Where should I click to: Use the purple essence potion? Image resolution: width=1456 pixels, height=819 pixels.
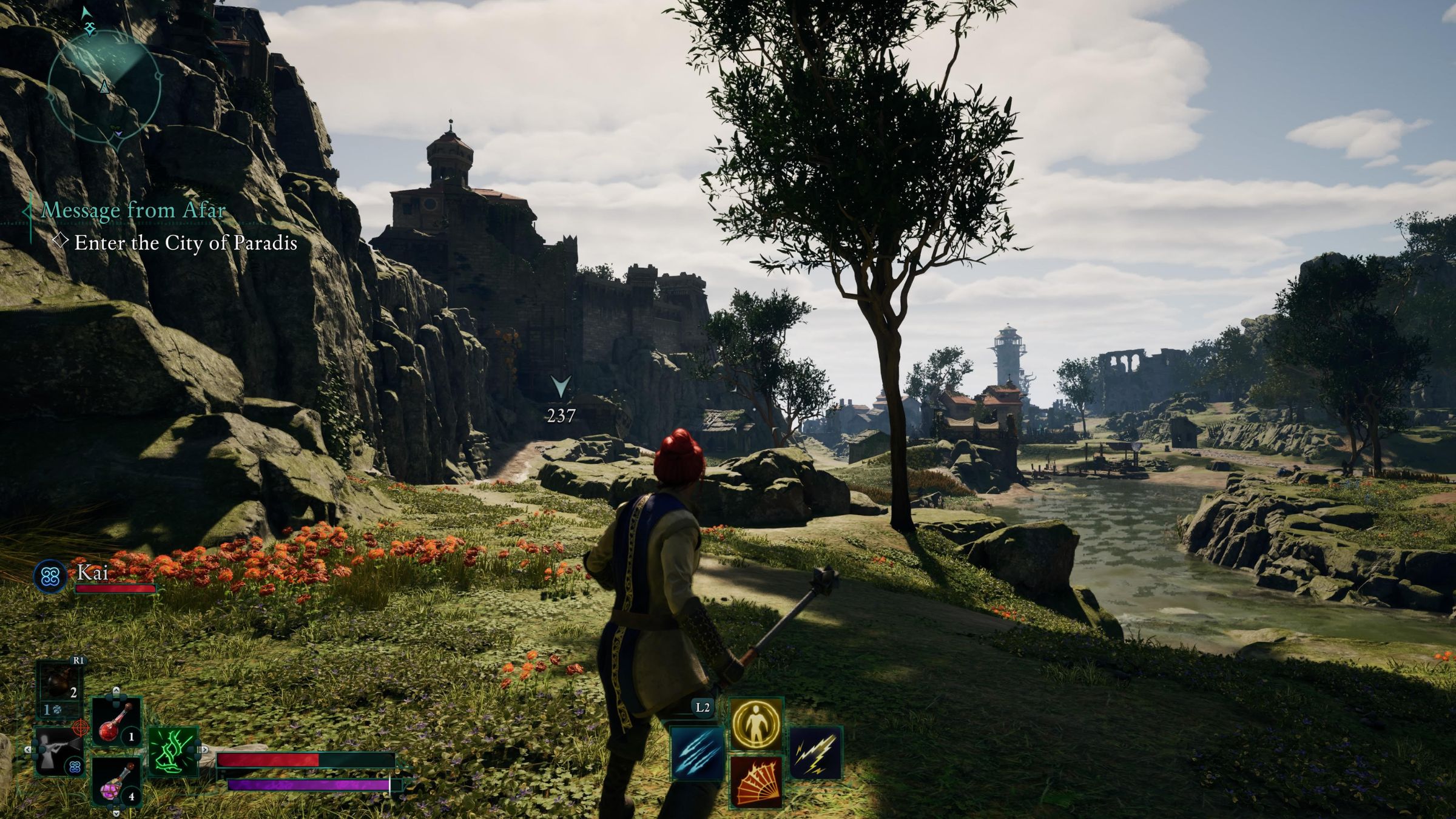116,781
